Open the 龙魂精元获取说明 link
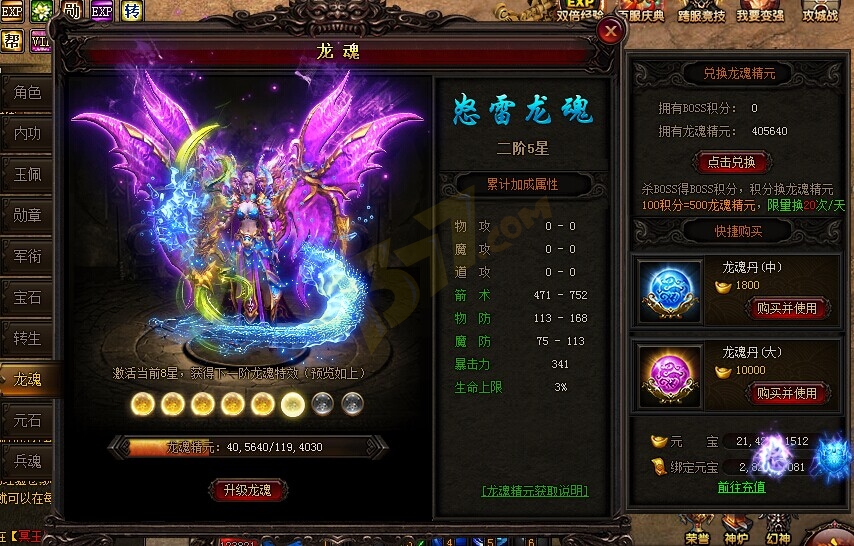This screenshot has height=546, width=854. coord(534,491)
